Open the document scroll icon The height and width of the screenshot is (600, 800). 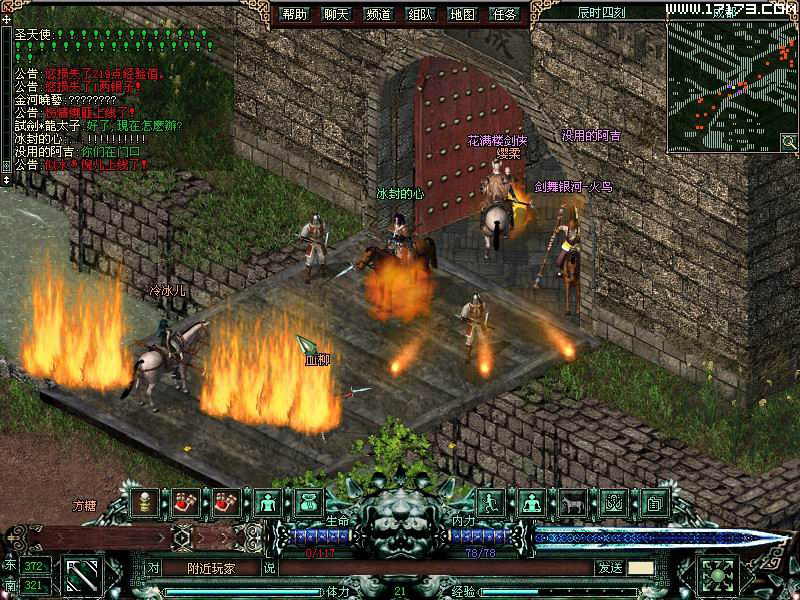click(654, 503)
